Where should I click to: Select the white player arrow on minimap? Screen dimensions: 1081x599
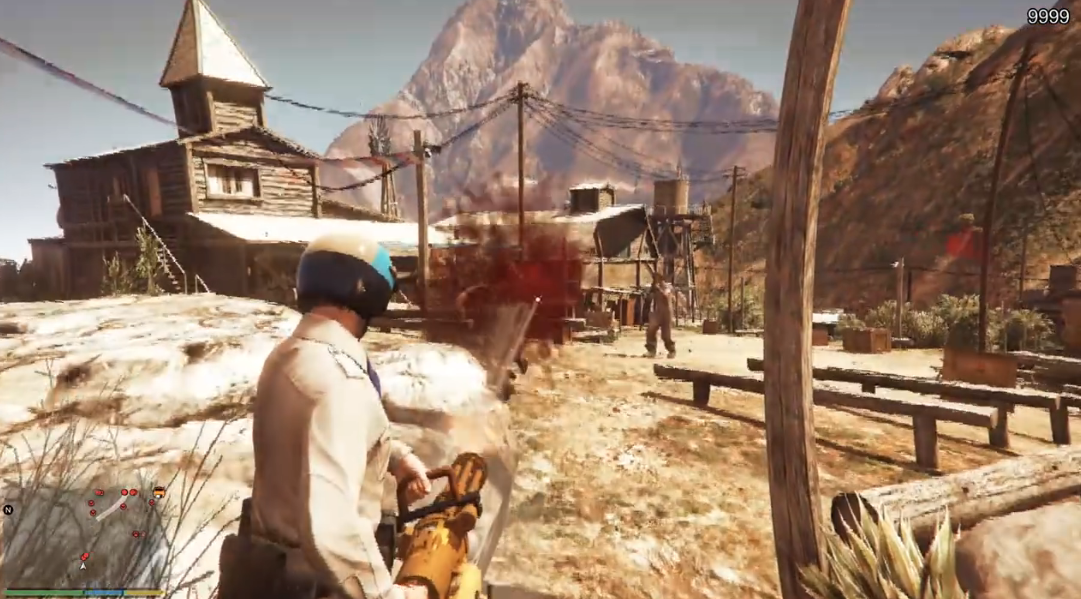84,565
